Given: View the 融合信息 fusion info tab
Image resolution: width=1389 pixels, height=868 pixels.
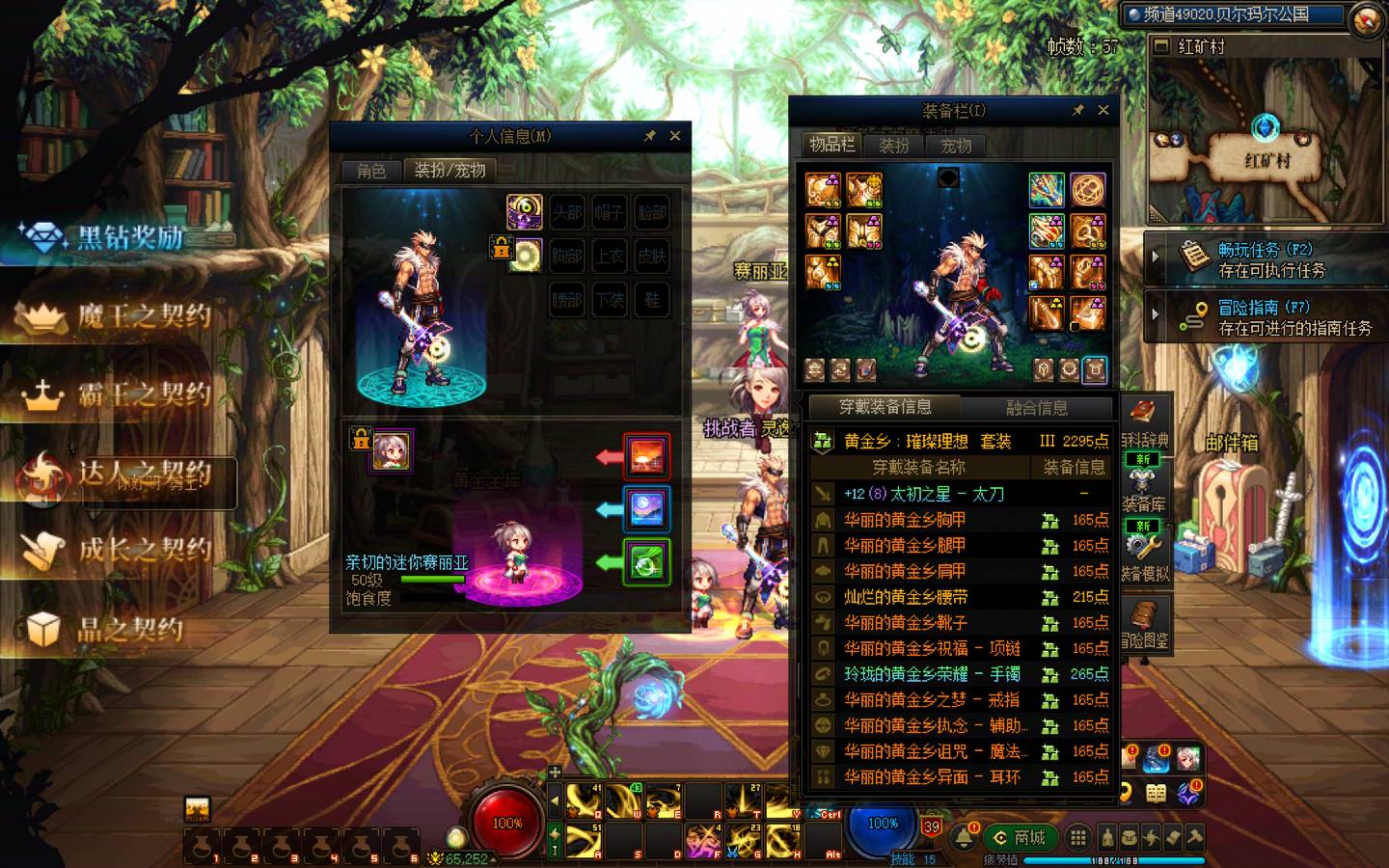Looking at the screenshot, I should [x=1037, y=408].
